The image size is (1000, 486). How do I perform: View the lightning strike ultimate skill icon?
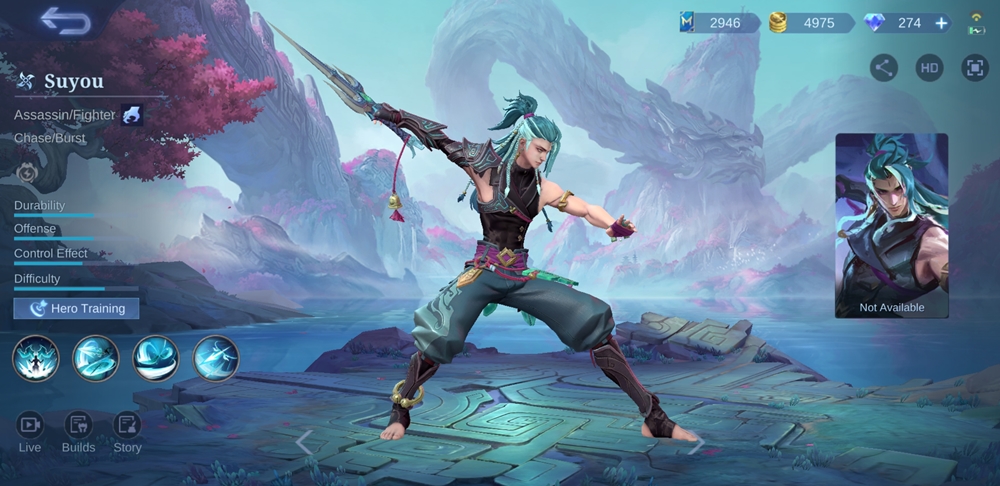click(x=215, y=358)
